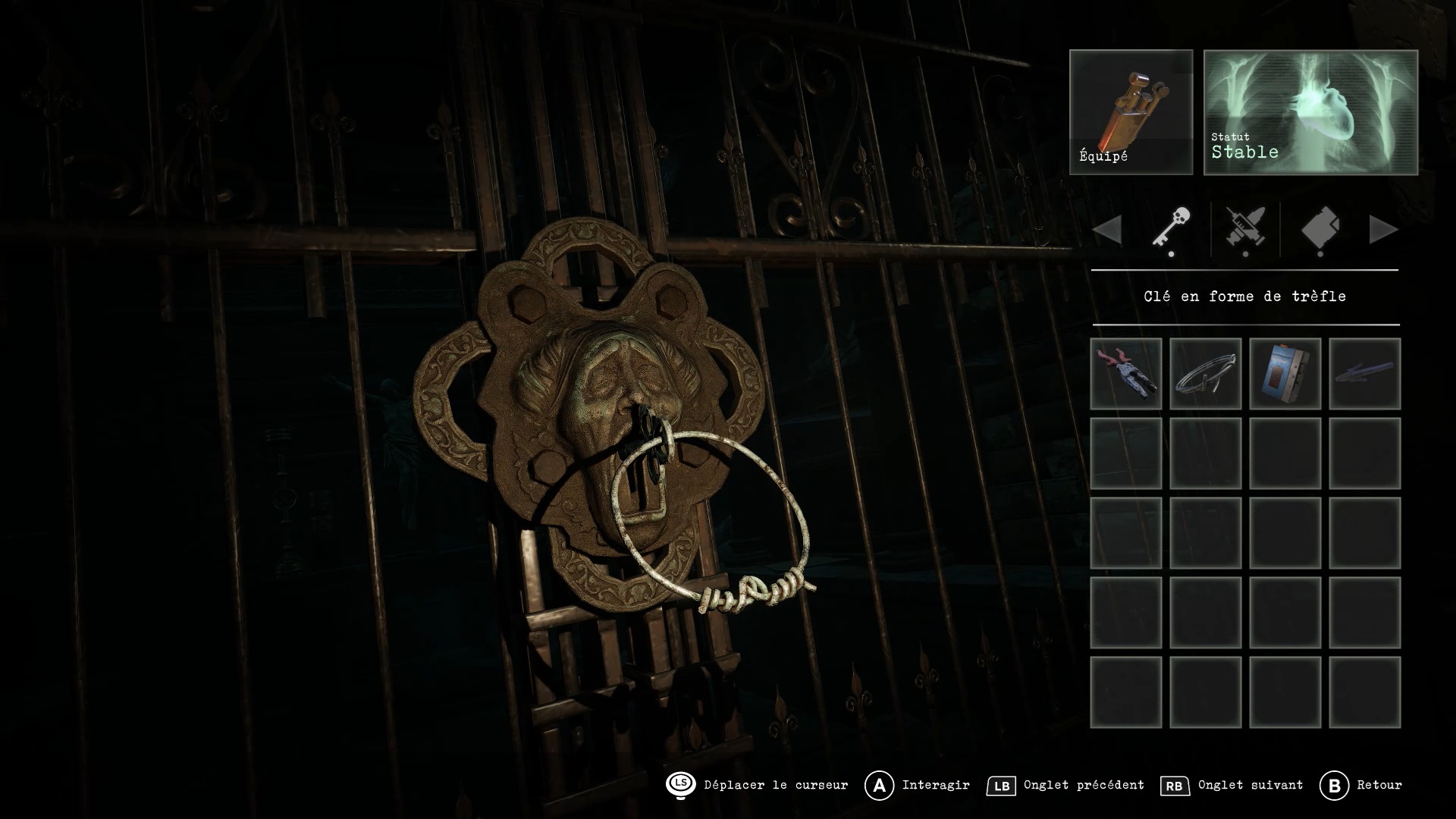Click the equipped lighter slot

pos(1131,112)
